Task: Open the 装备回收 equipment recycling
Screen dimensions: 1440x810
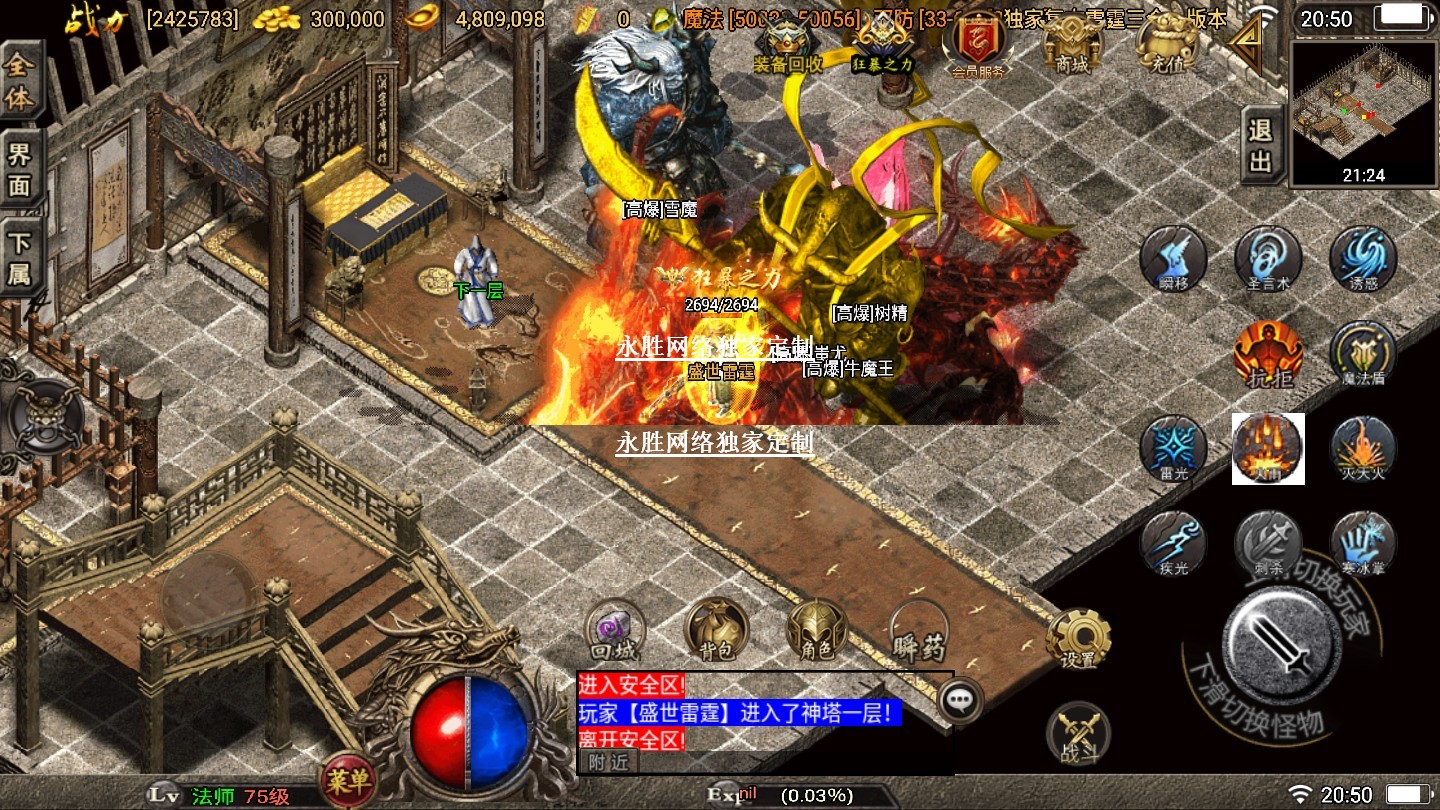Action: point(788,44)
